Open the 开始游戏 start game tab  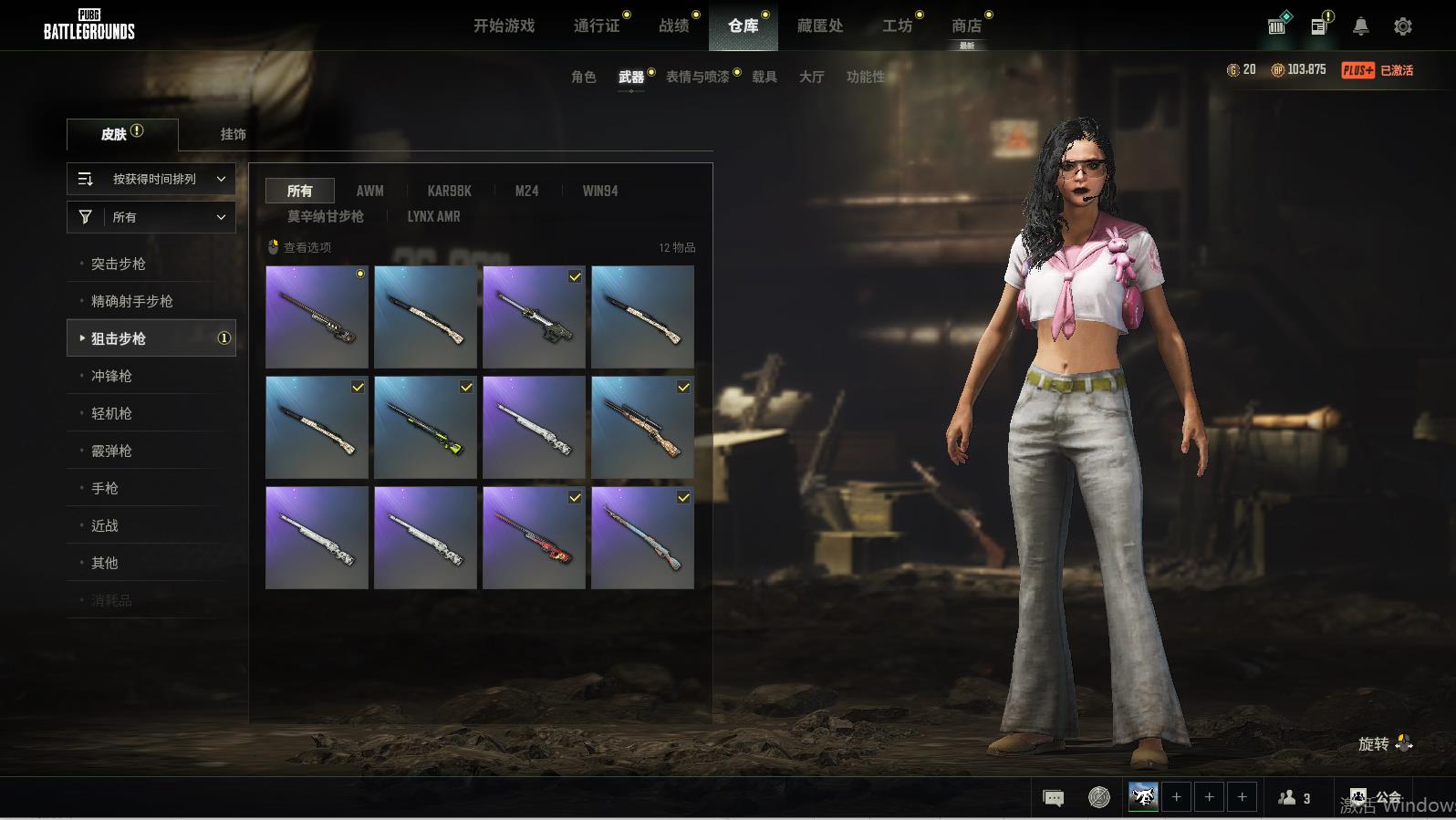click(x=504, y=26)
